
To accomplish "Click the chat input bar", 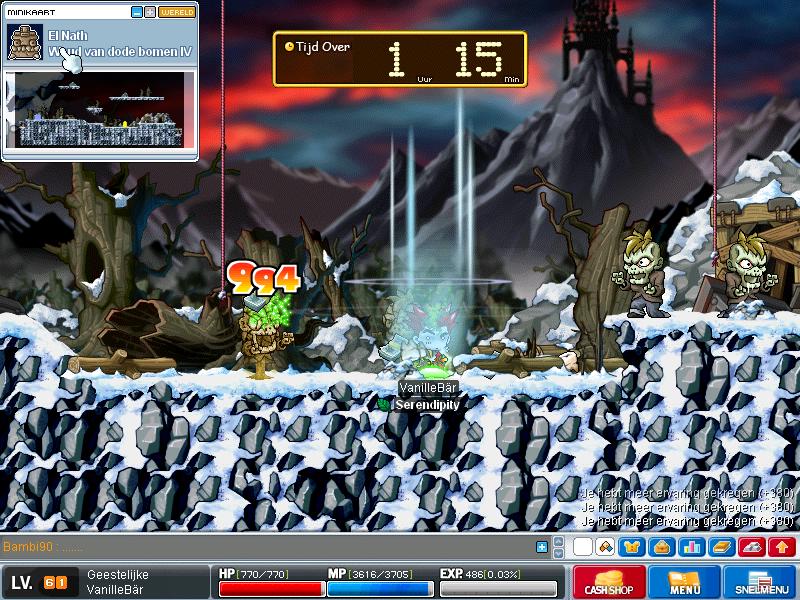I will [270, 547].
